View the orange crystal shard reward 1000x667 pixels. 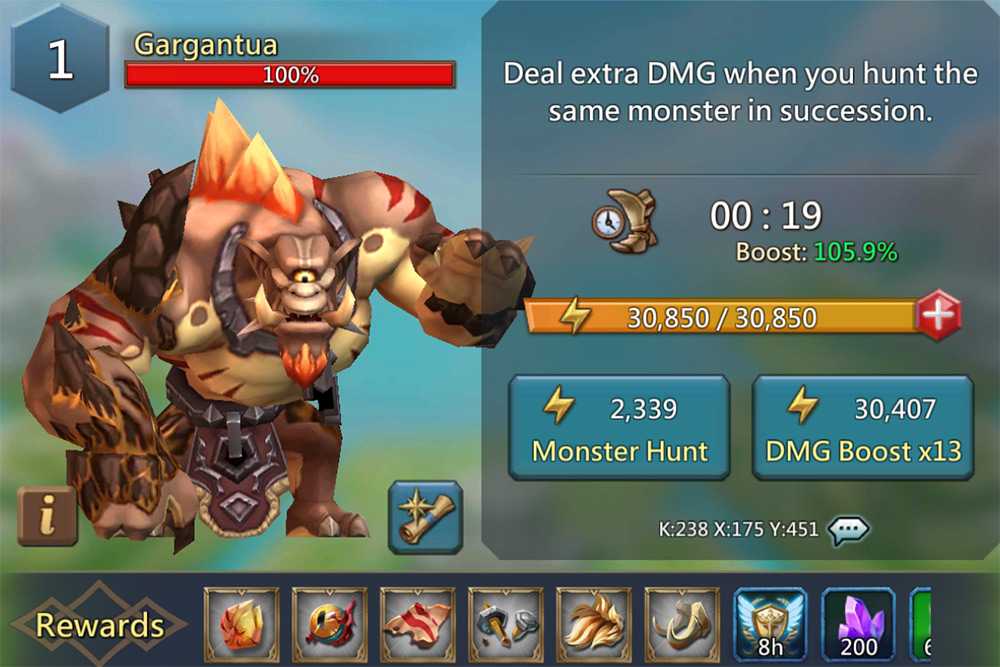[242, 625]
